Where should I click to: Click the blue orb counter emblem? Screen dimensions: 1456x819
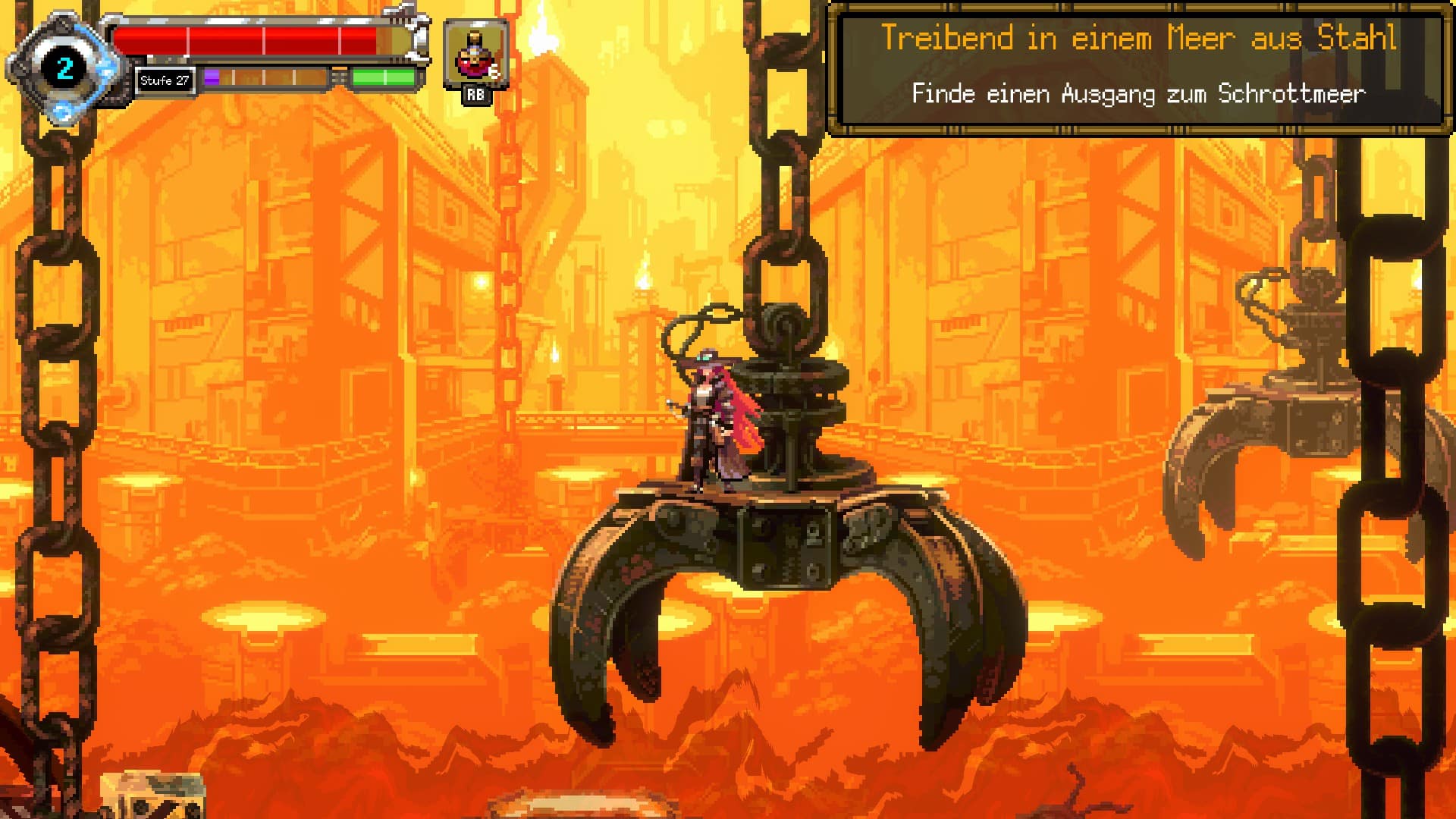(64, 69)
